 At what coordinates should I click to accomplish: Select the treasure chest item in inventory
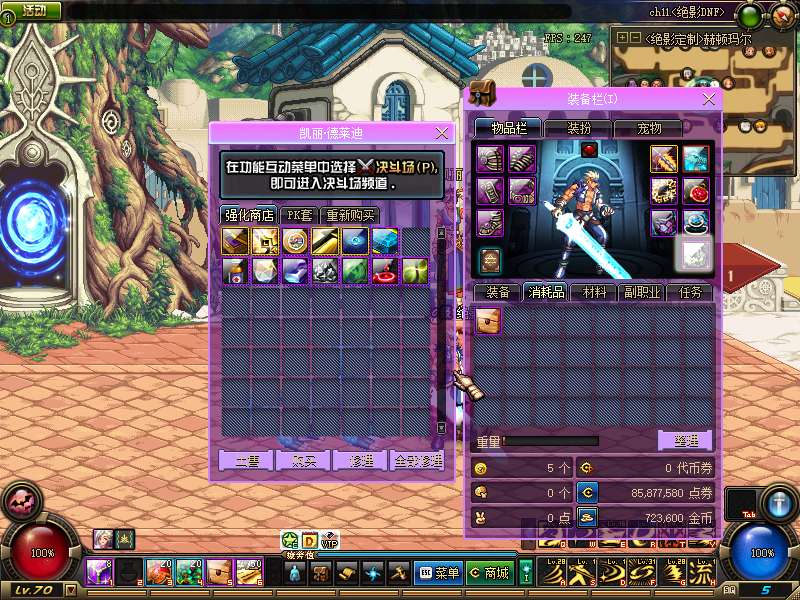pos(489,321)
